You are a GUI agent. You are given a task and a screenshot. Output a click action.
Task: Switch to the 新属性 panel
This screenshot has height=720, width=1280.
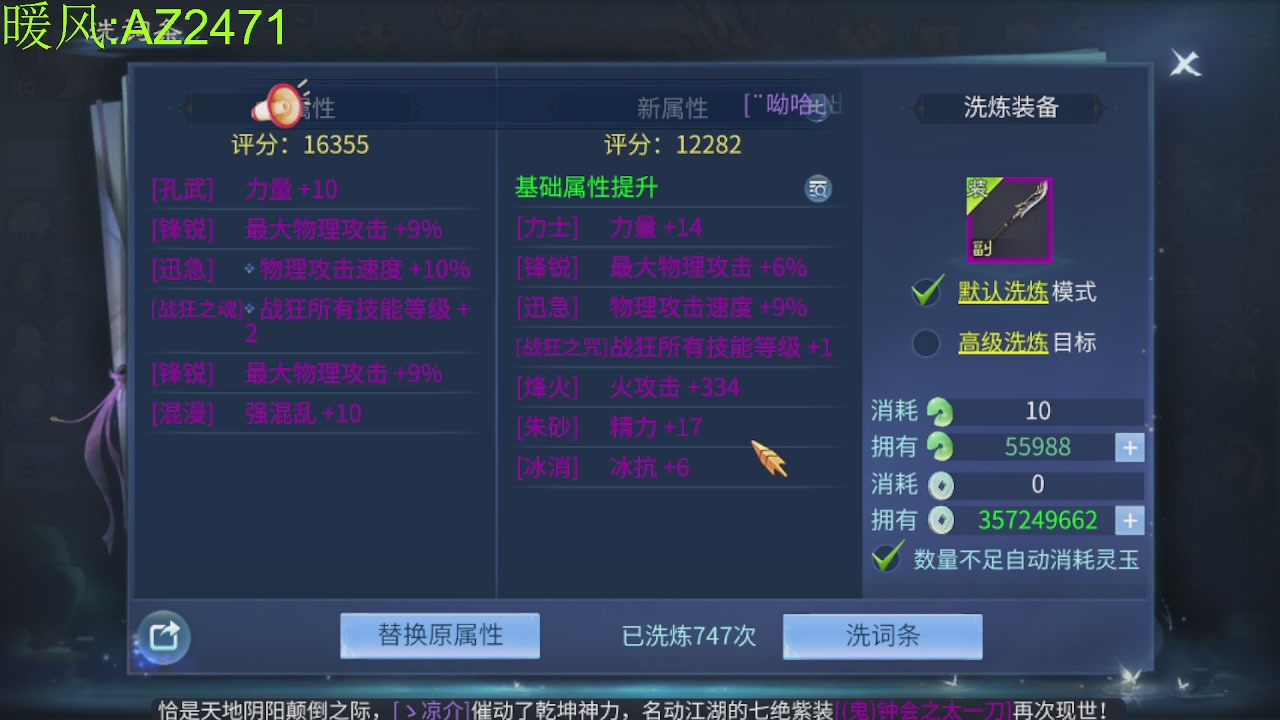coord(674,107)
